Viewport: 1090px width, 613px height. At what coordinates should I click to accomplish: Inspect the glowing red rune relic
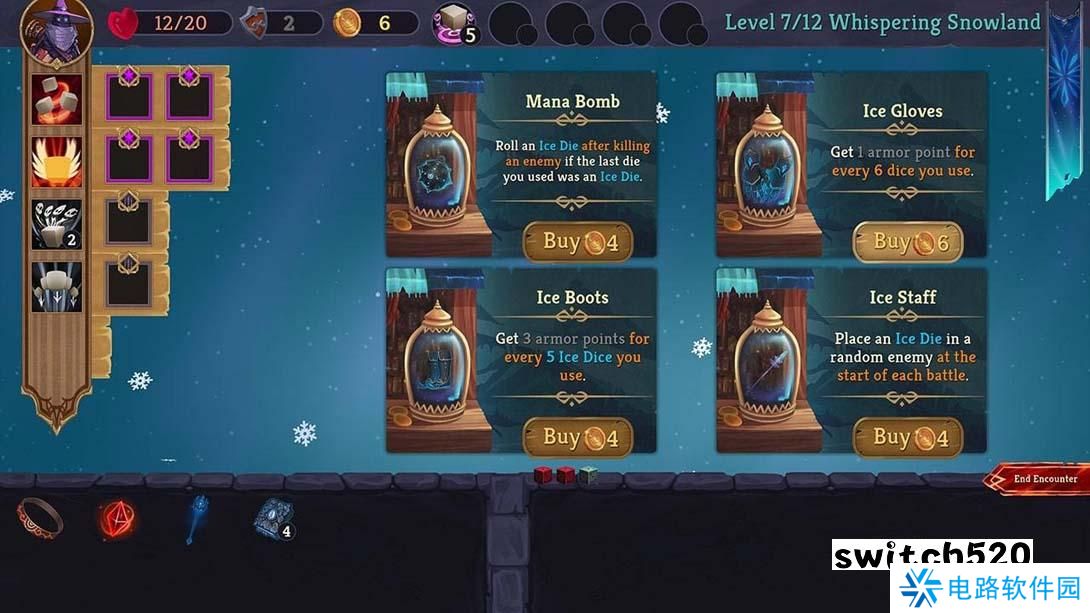tap(118, 518)
